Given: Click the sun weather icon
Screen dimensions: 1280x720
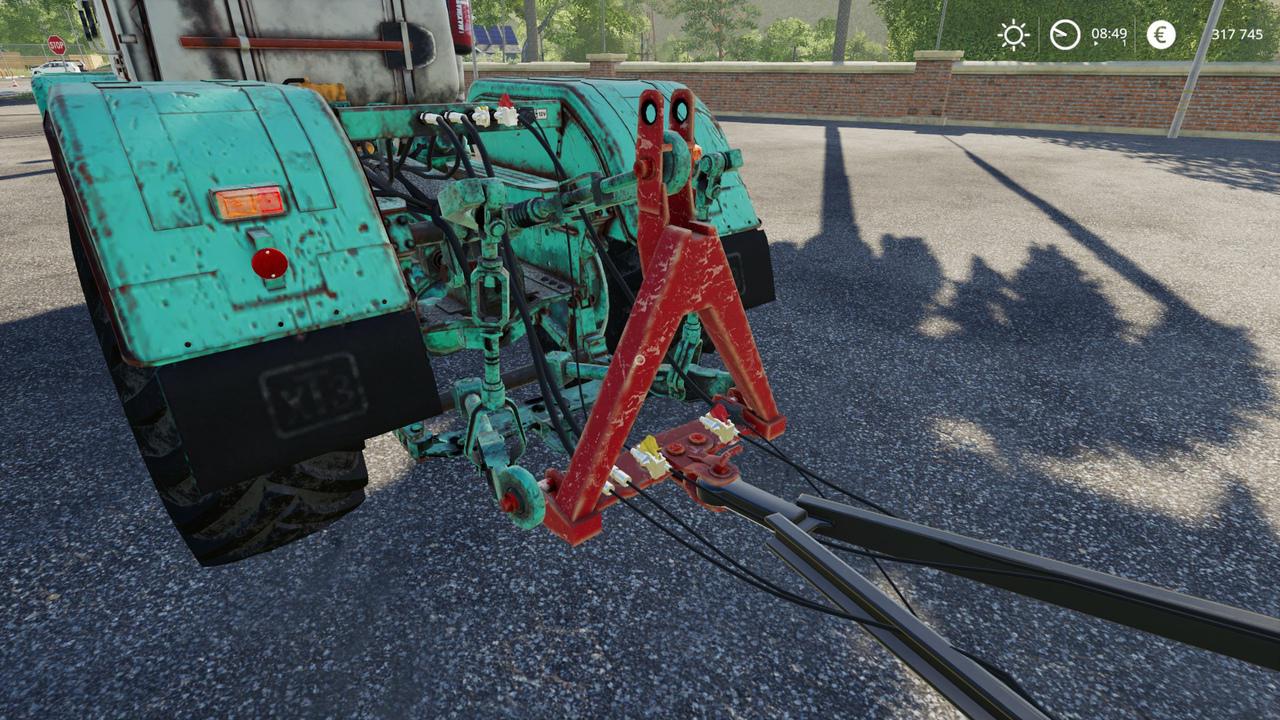Looking at the screenshot, I should click(x=1013, y=35).
